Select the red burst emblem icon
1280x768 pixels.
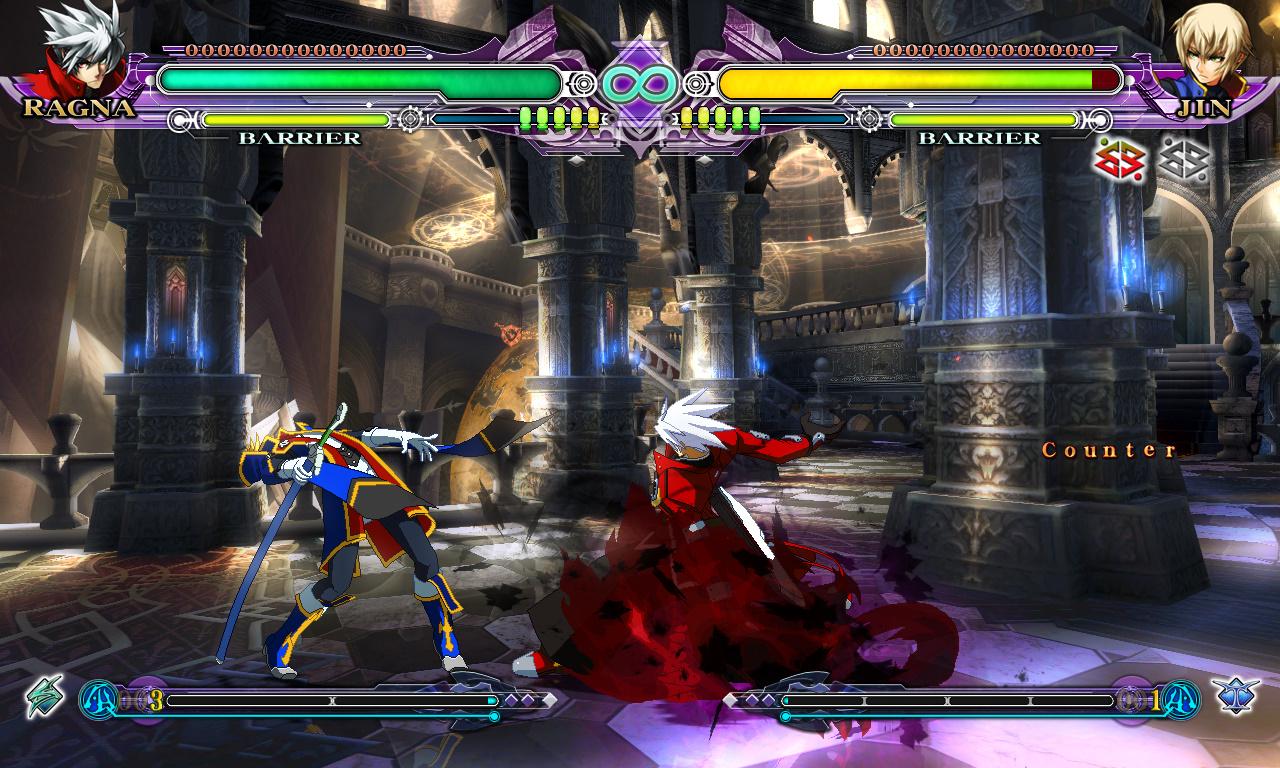(1119, 157)
